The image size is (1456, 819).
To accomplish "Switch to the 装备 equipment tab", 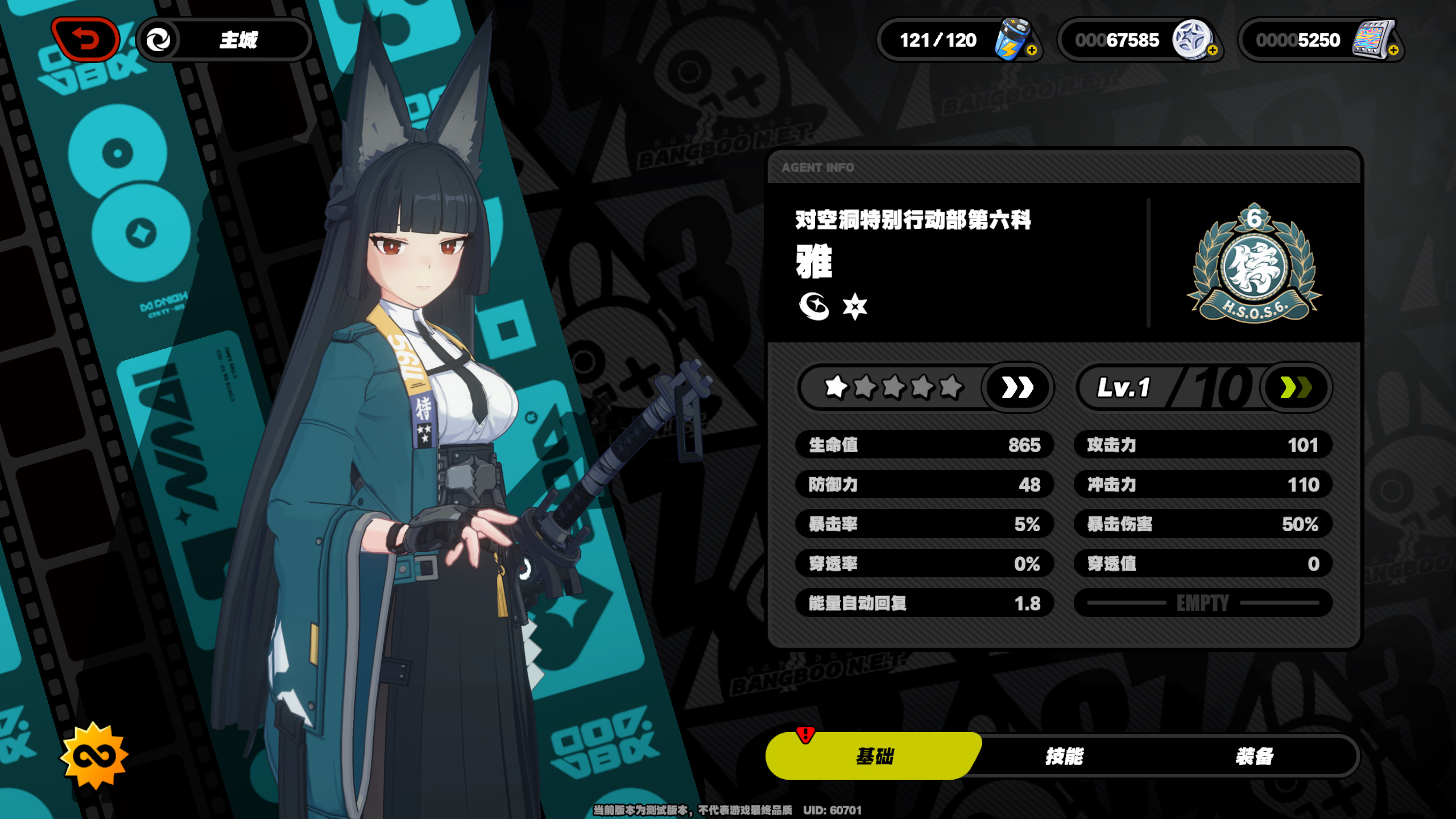I will coord(1254,756).
